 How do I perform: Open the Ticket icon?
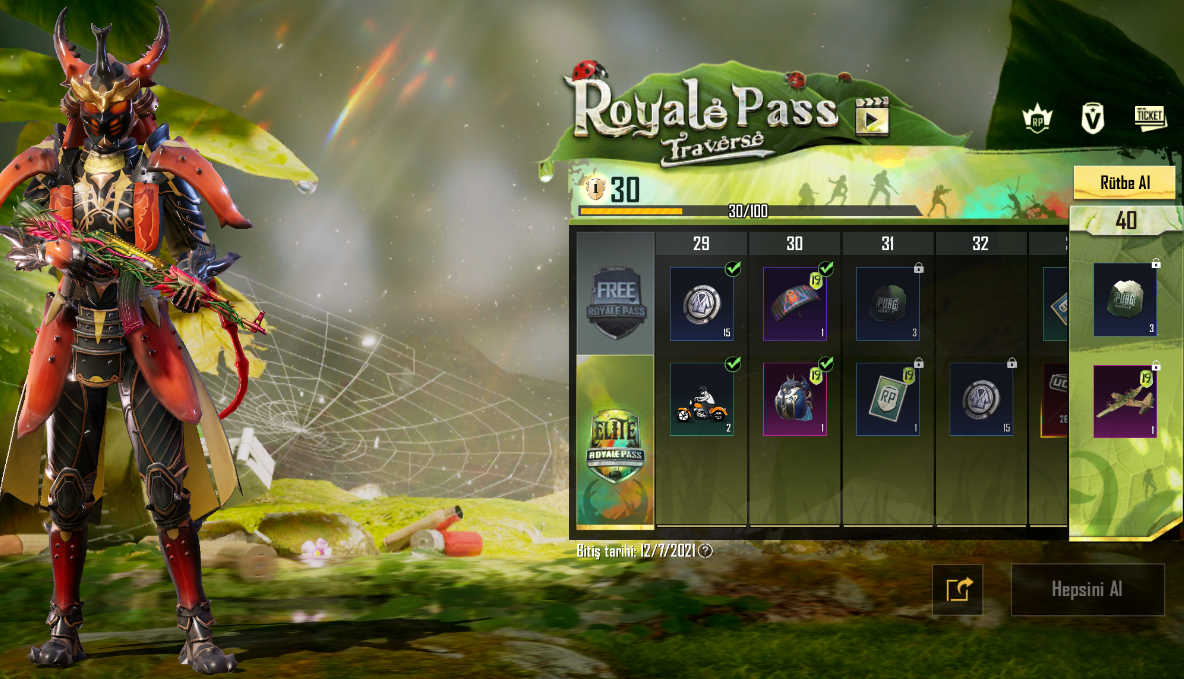pyautogui.click(x=1150, y=118)
